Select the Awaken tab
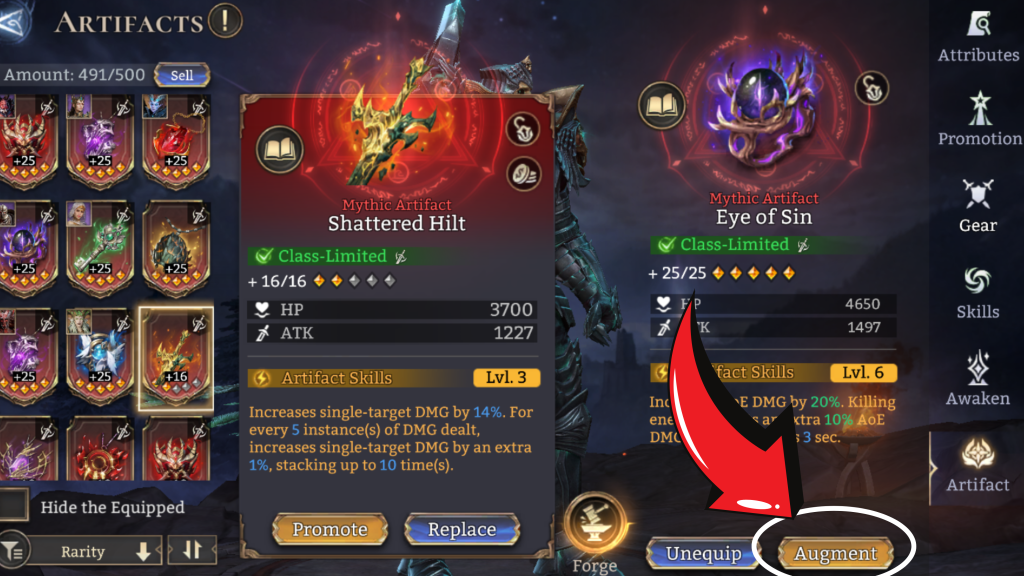 coord(977,380)
